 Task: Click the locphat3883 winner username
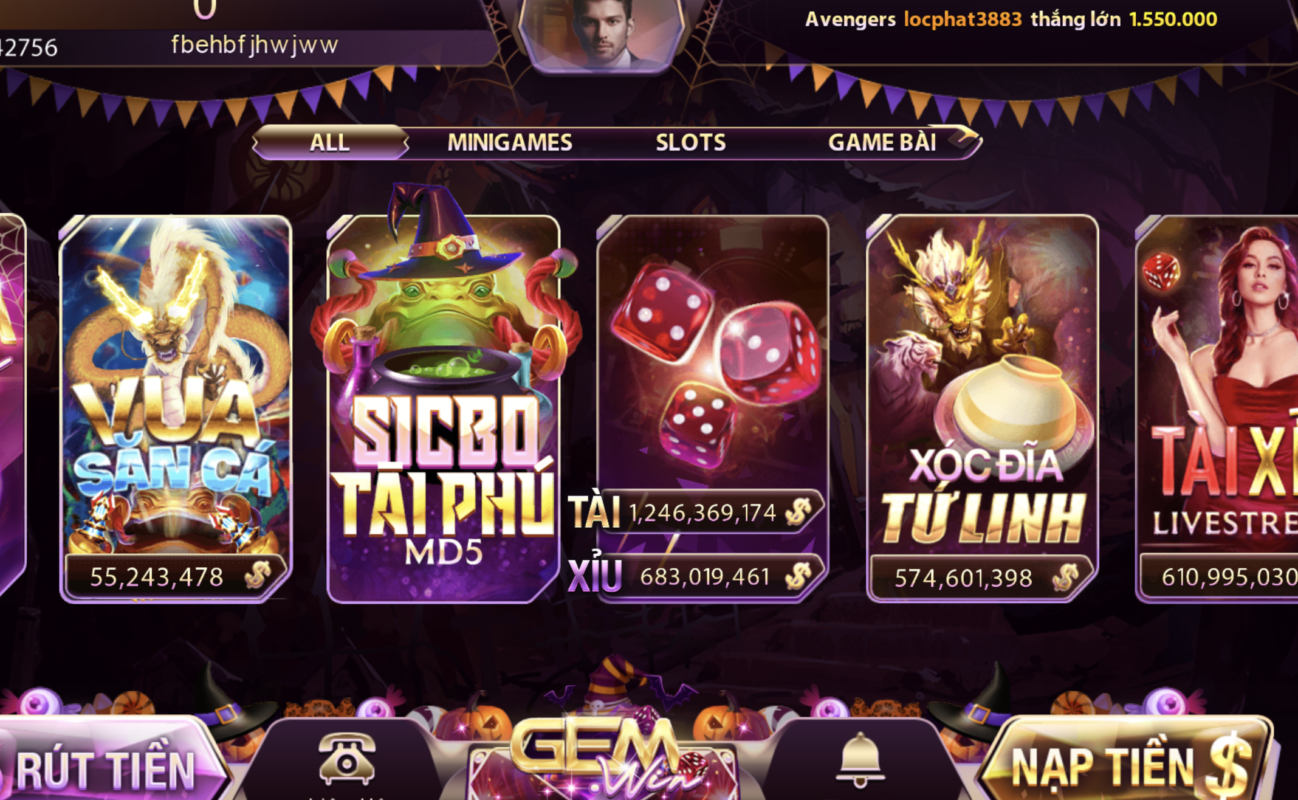coord(962,18)
